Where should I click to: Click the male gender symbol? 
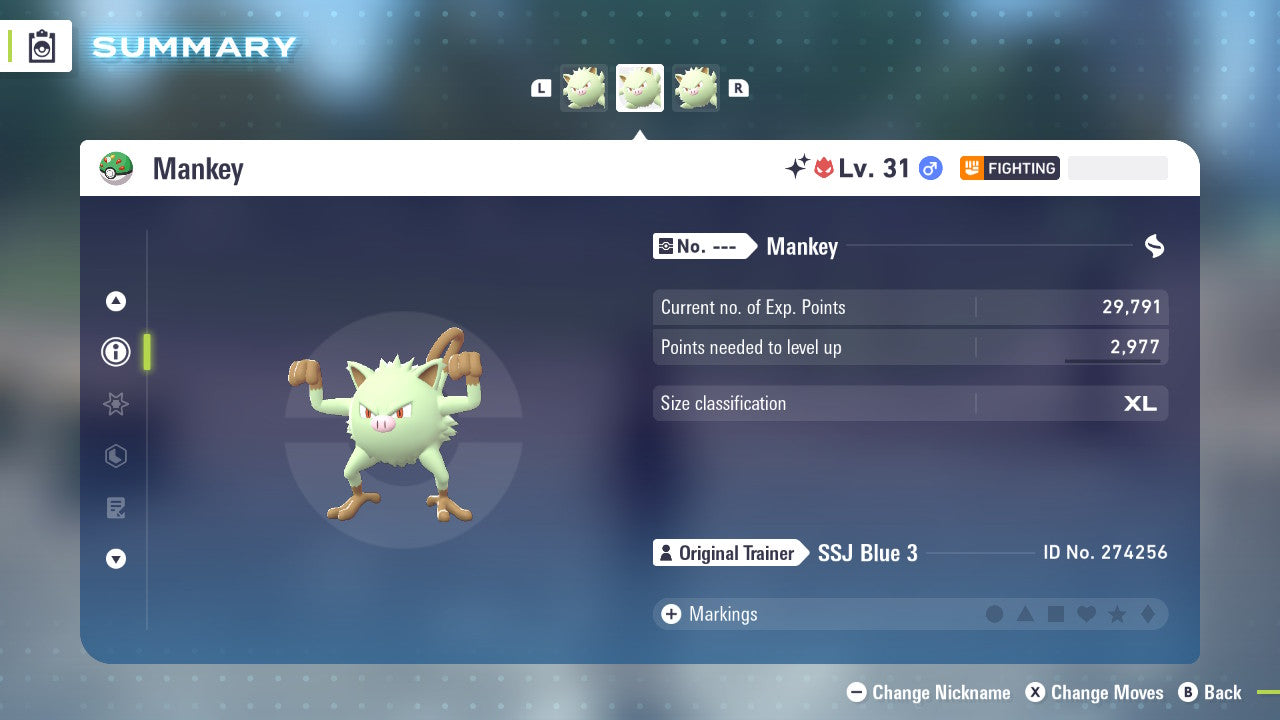pyautogui.click(x=929, y=168)
